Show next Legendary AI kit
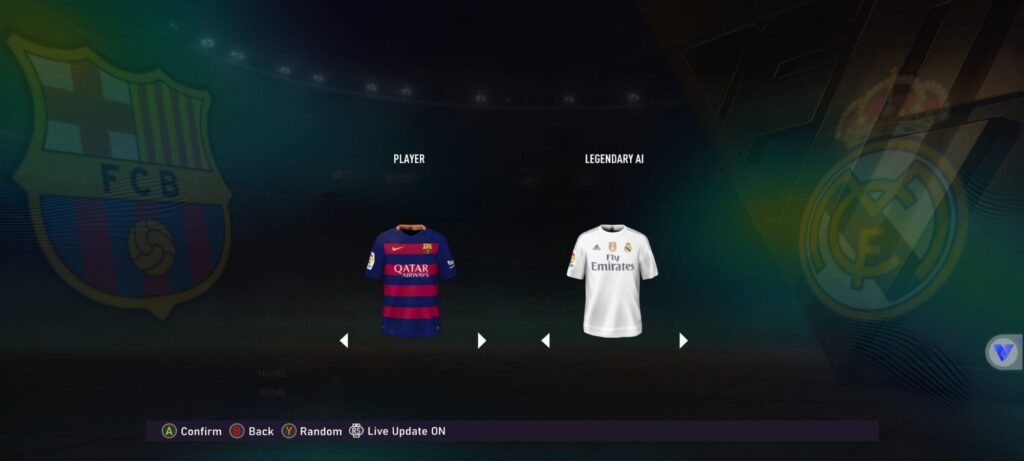Screen dimensions: 1024x461 683,341
